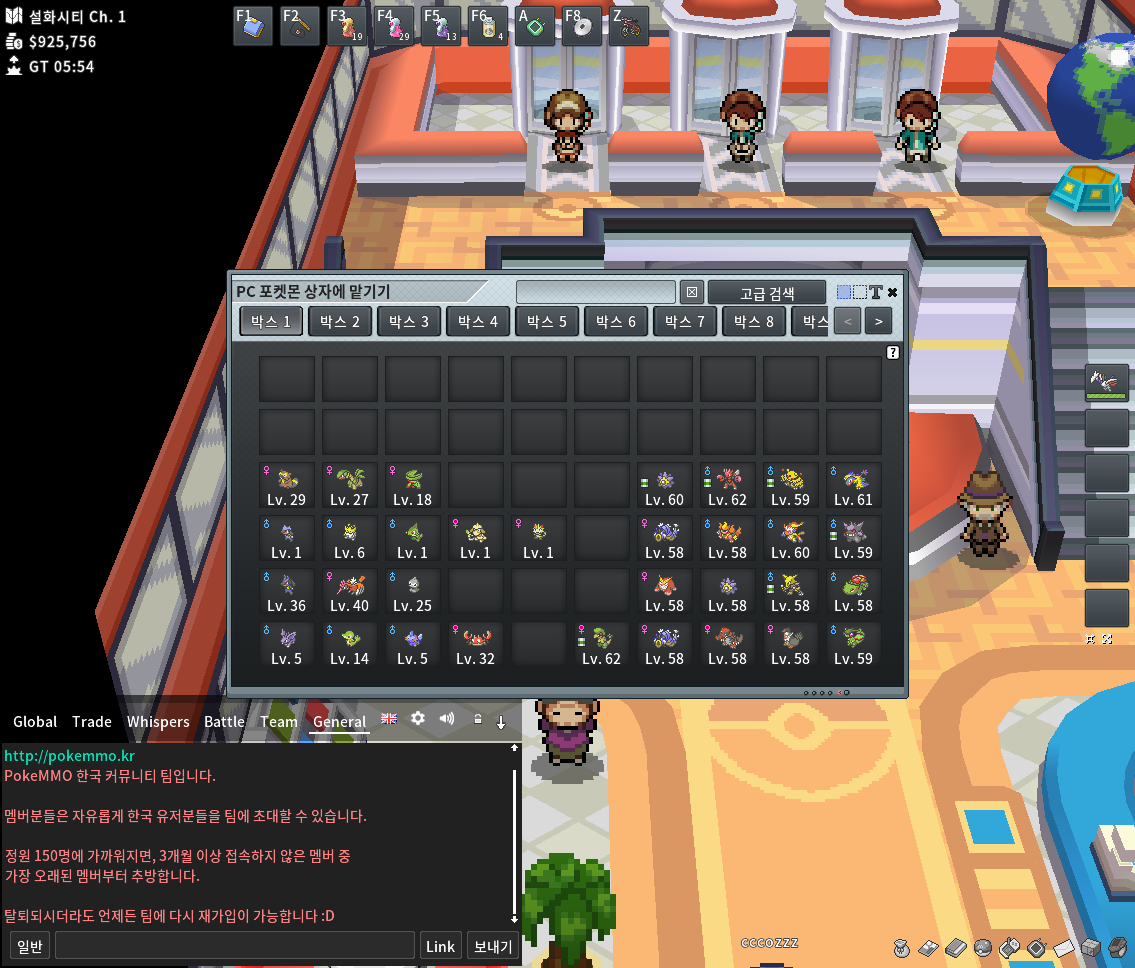The width and height of the screenshot is (1135, 968).
Task: Click the chat message input box
Action: tap(235, 946)
